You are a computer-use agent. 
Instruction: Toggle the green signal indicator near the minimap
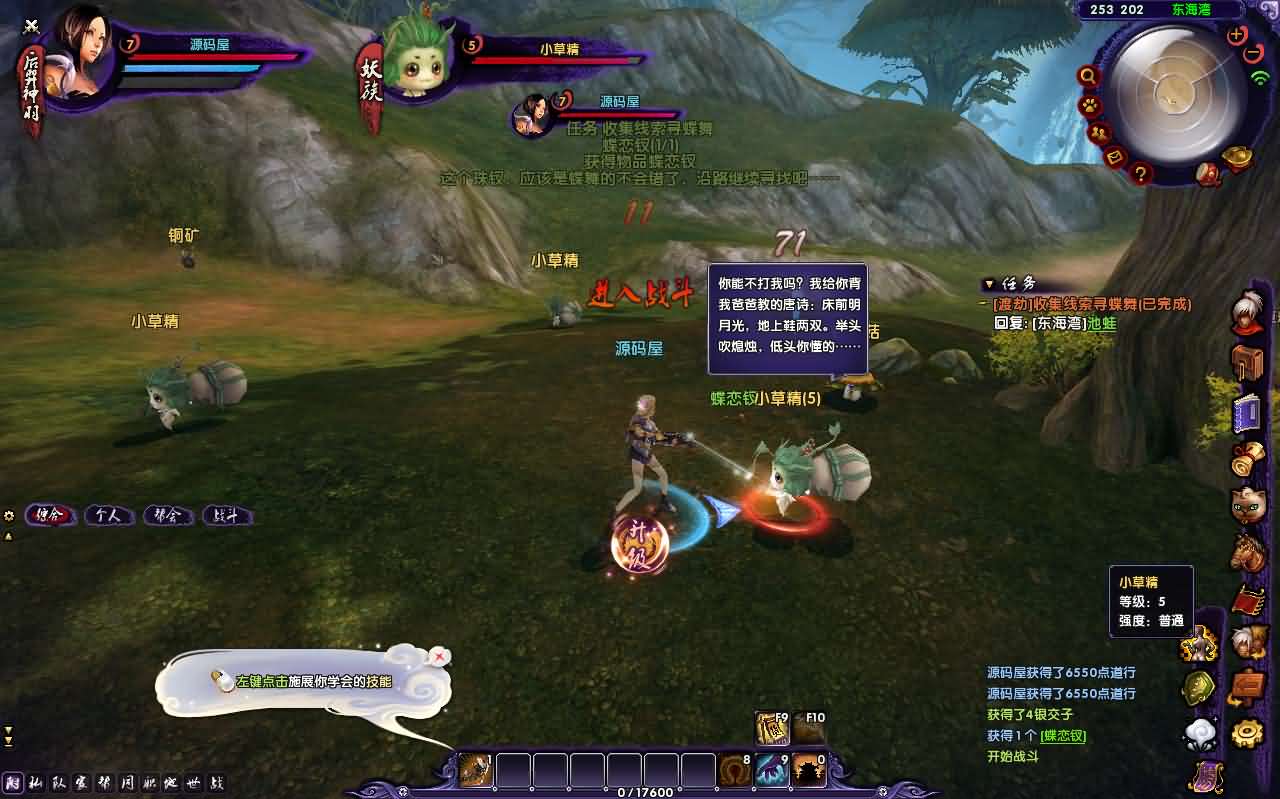pos(1259,76)
